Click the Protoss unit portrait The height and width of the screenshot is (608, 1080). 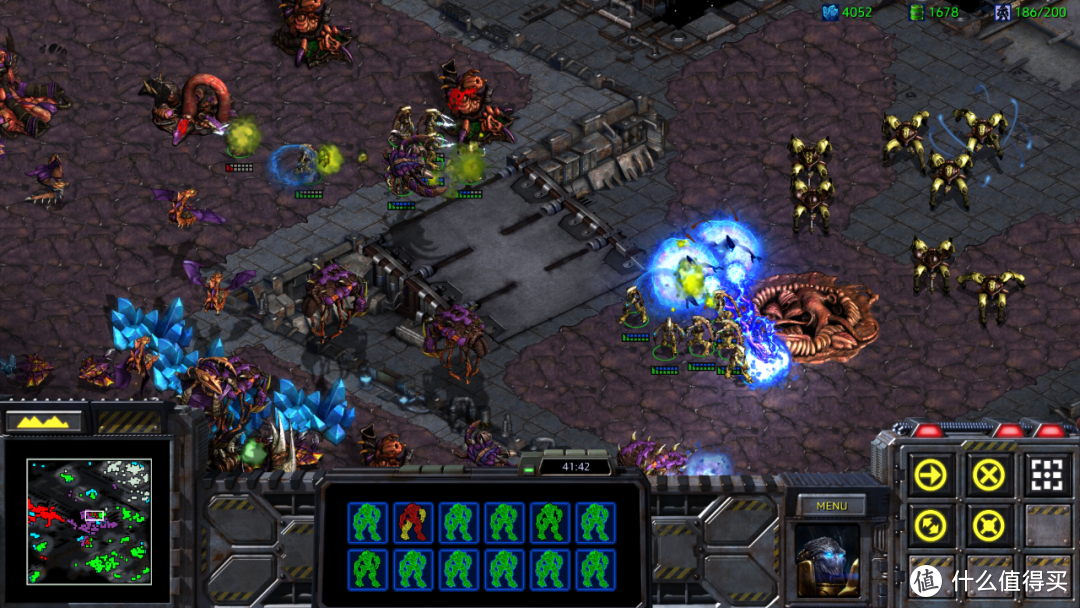(x=828, y=558)
